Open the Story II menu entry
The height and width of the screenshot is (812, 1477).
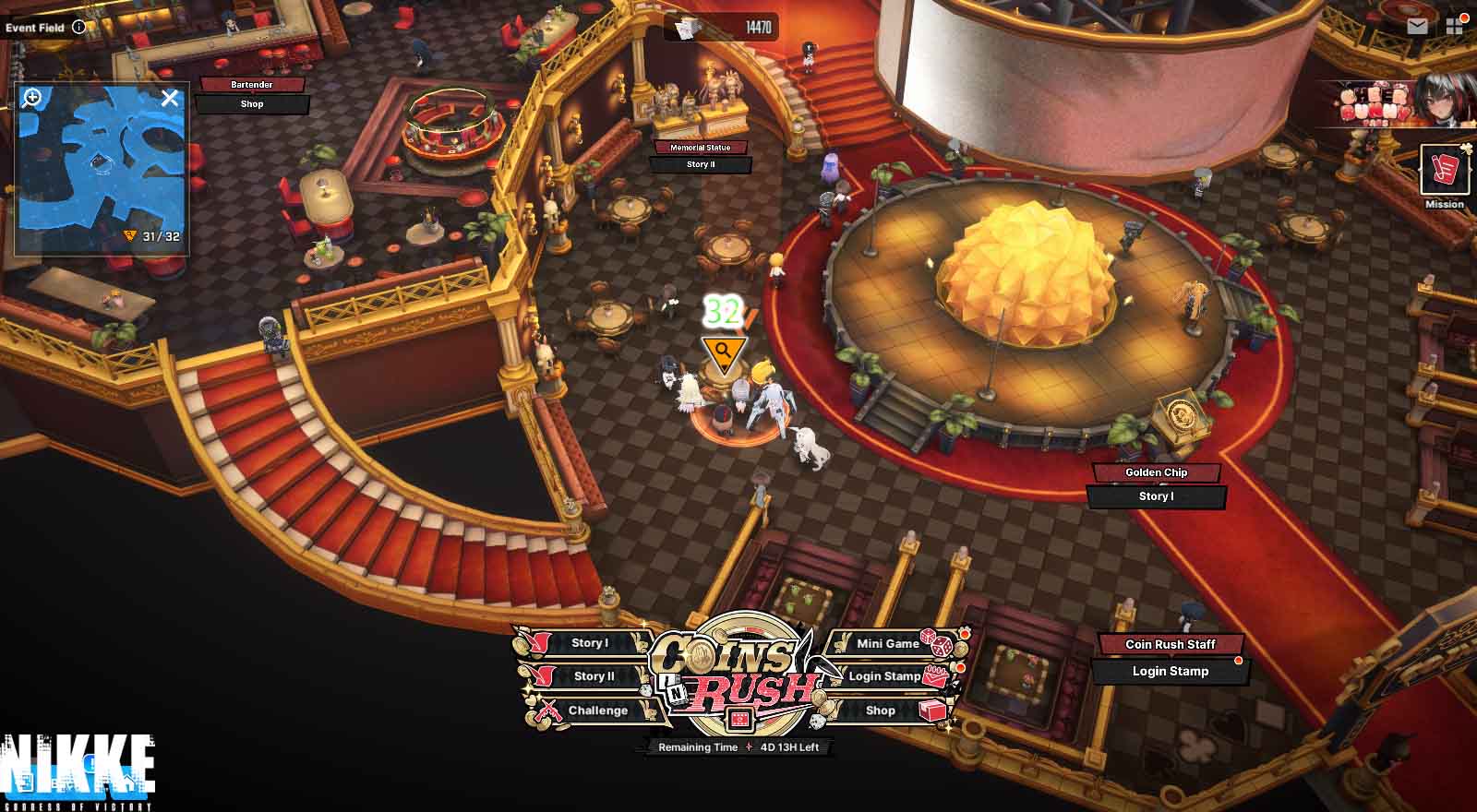coord(593,676)
